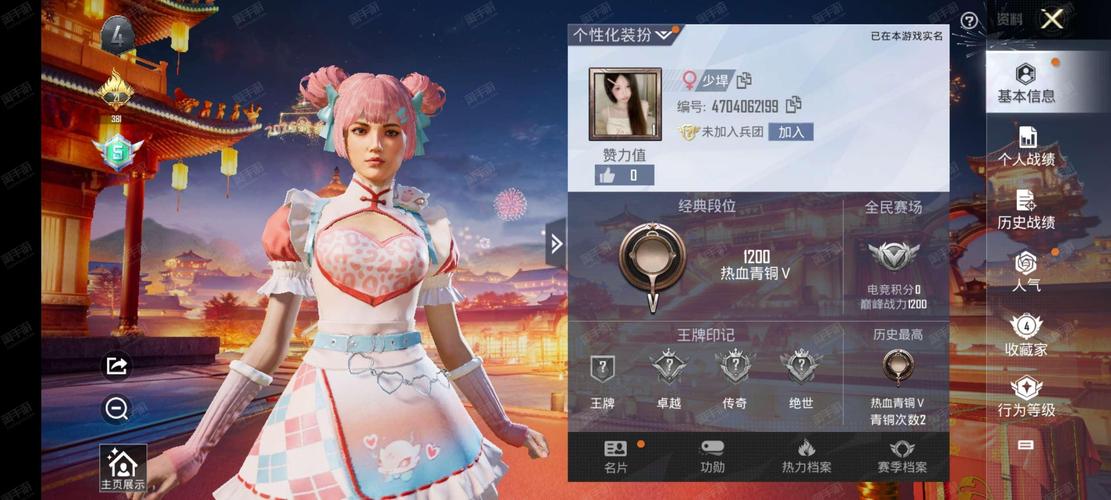The height and width of the screenshot is (500, 1111).
Task: Close the profile screen with the X
Action: coord(1051,19)
